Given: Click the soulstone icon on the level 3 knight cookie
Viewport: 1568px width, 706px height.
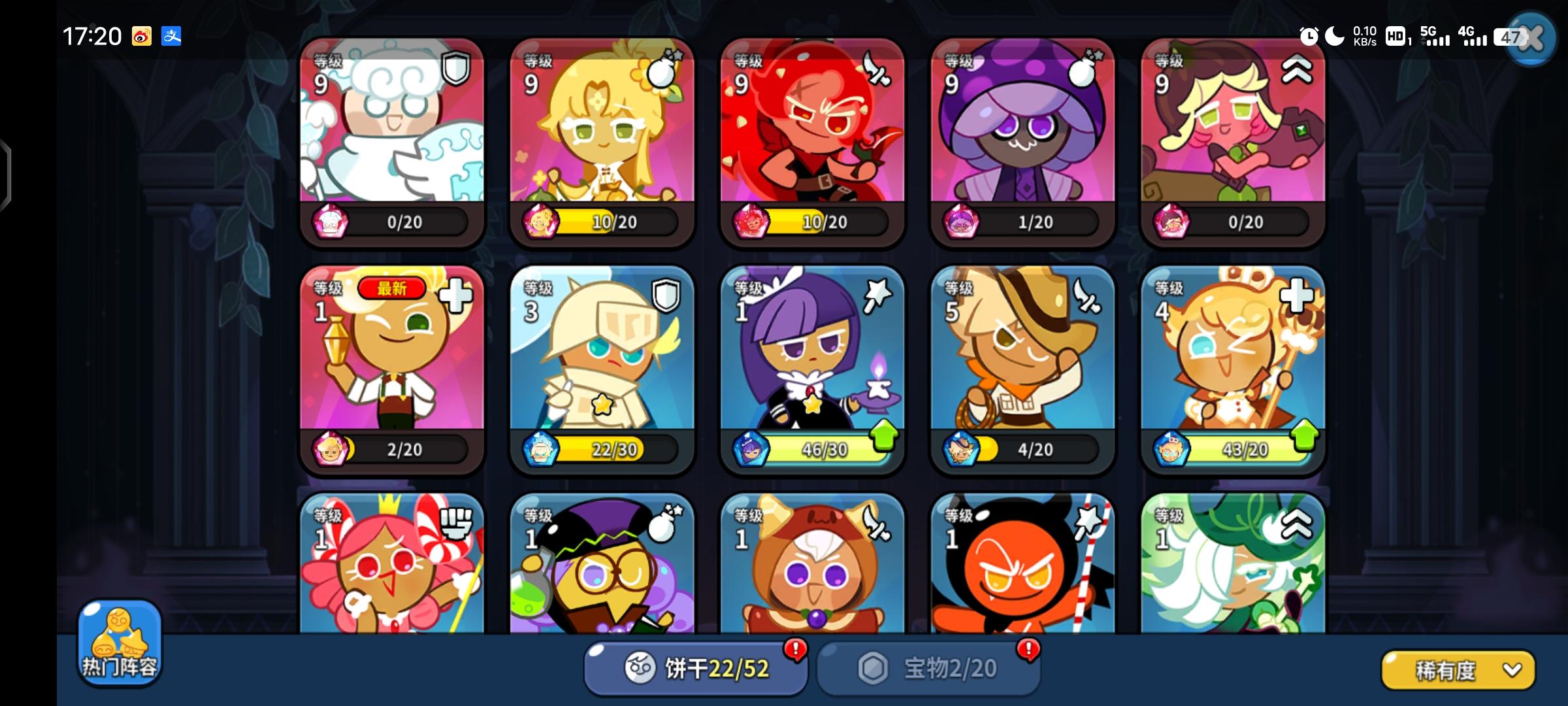Looking at the screenshot, I should point(541,448).
